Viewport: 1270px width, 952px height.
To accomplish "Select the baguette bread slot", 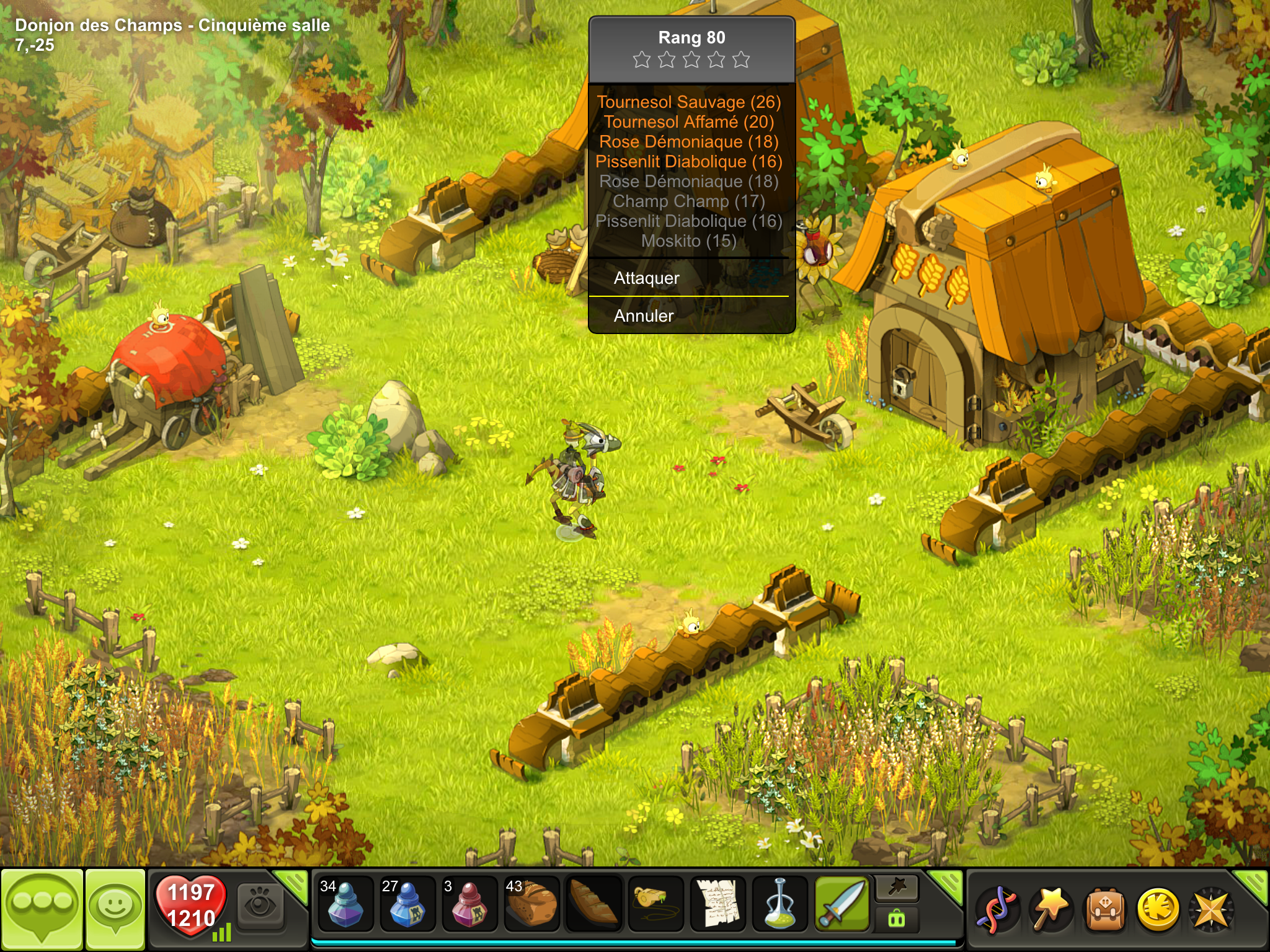I will coord(593,904).
